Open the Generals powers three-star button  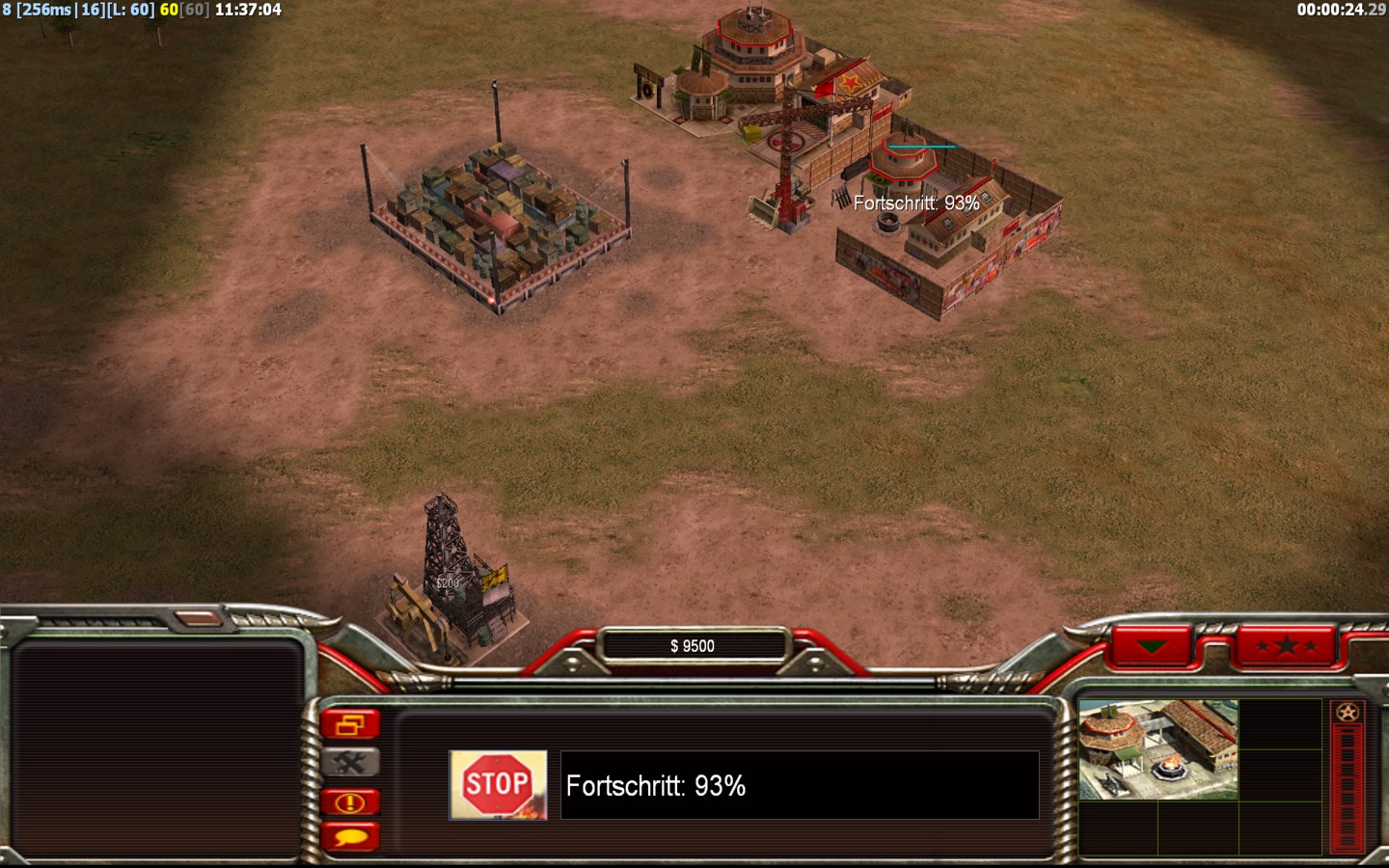point(1286,646)
